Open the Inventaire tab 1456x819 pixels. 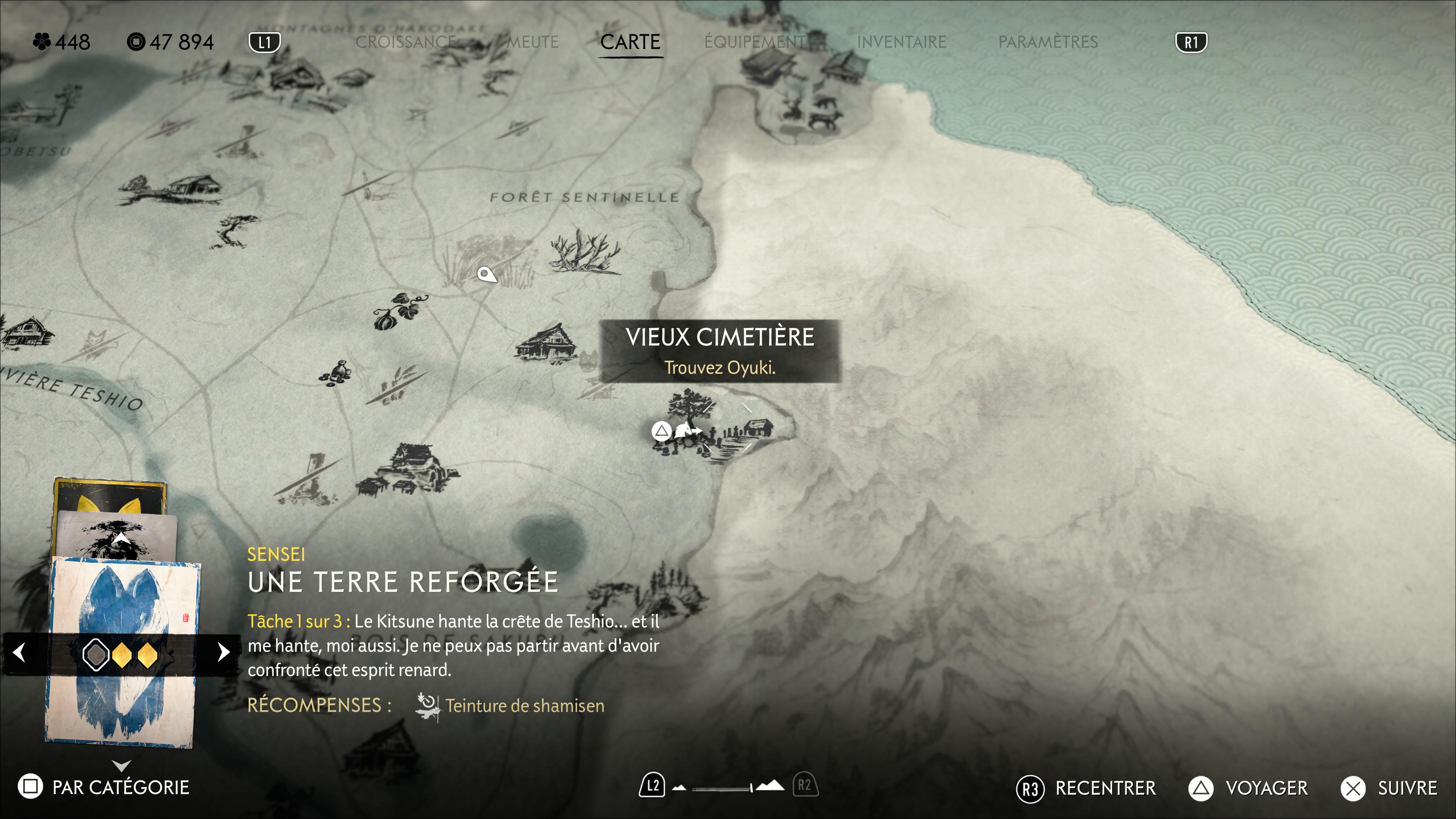click(901, 42)
